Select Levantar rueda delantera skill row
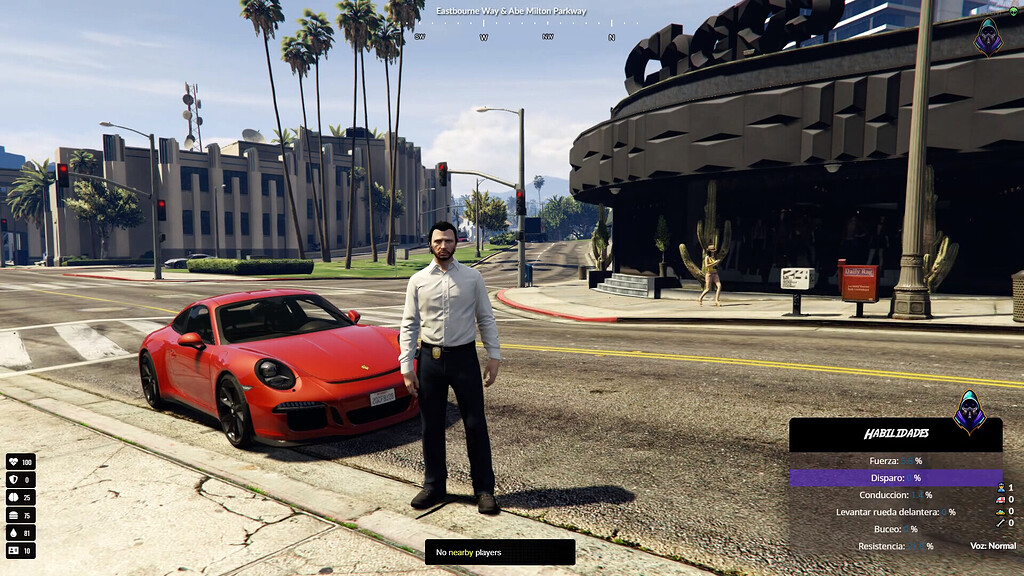 point(895,512)
